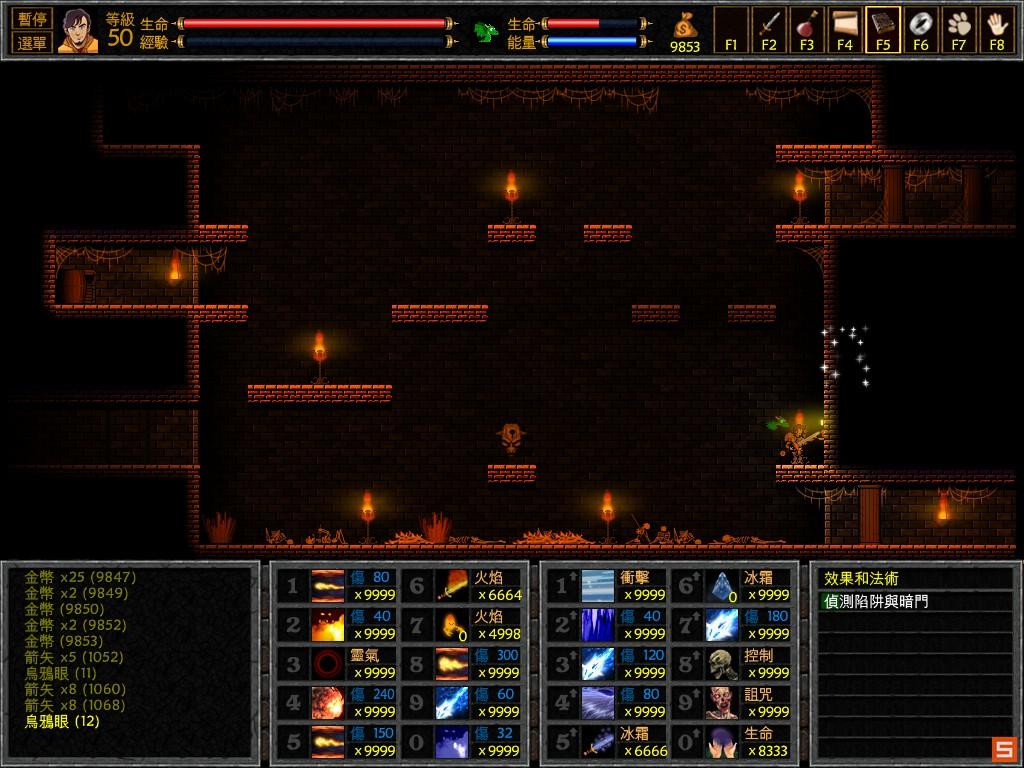Activate the 衝擊 shockwave spell
Screen dimensions: 1024x768
(x=598, y=586)
